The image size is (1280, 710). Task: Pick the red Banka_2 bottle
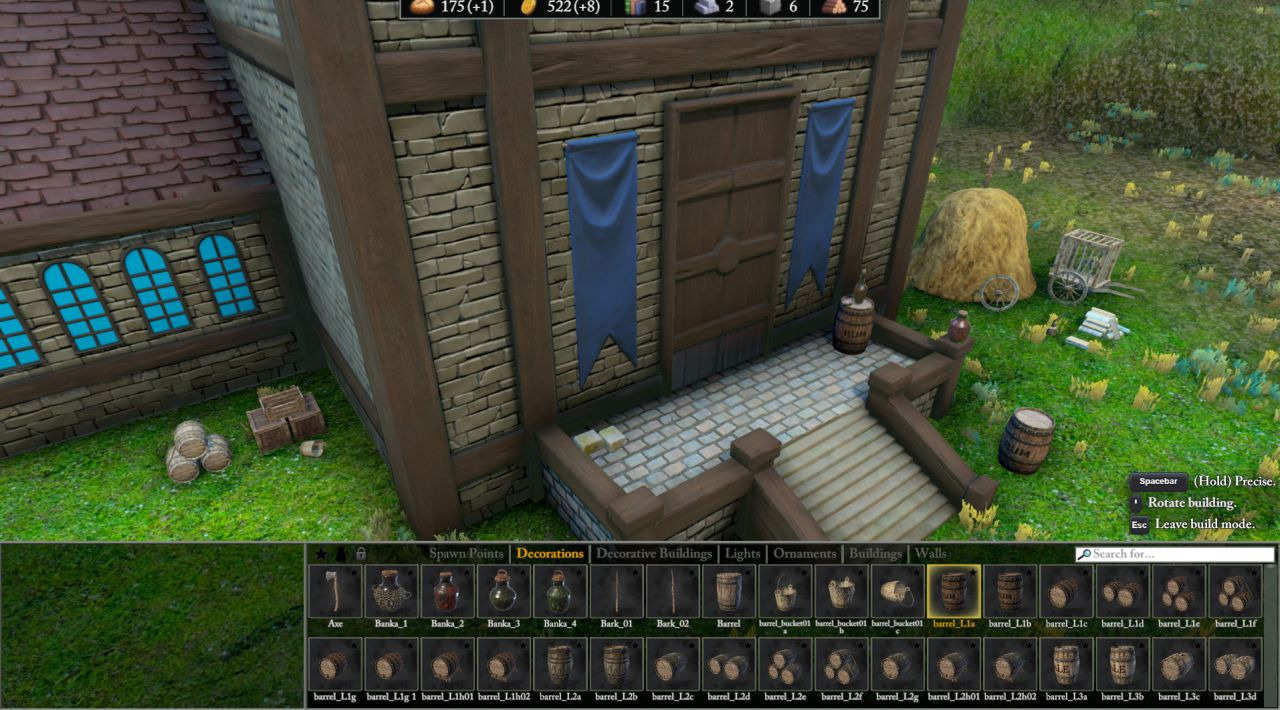[447, 591]
